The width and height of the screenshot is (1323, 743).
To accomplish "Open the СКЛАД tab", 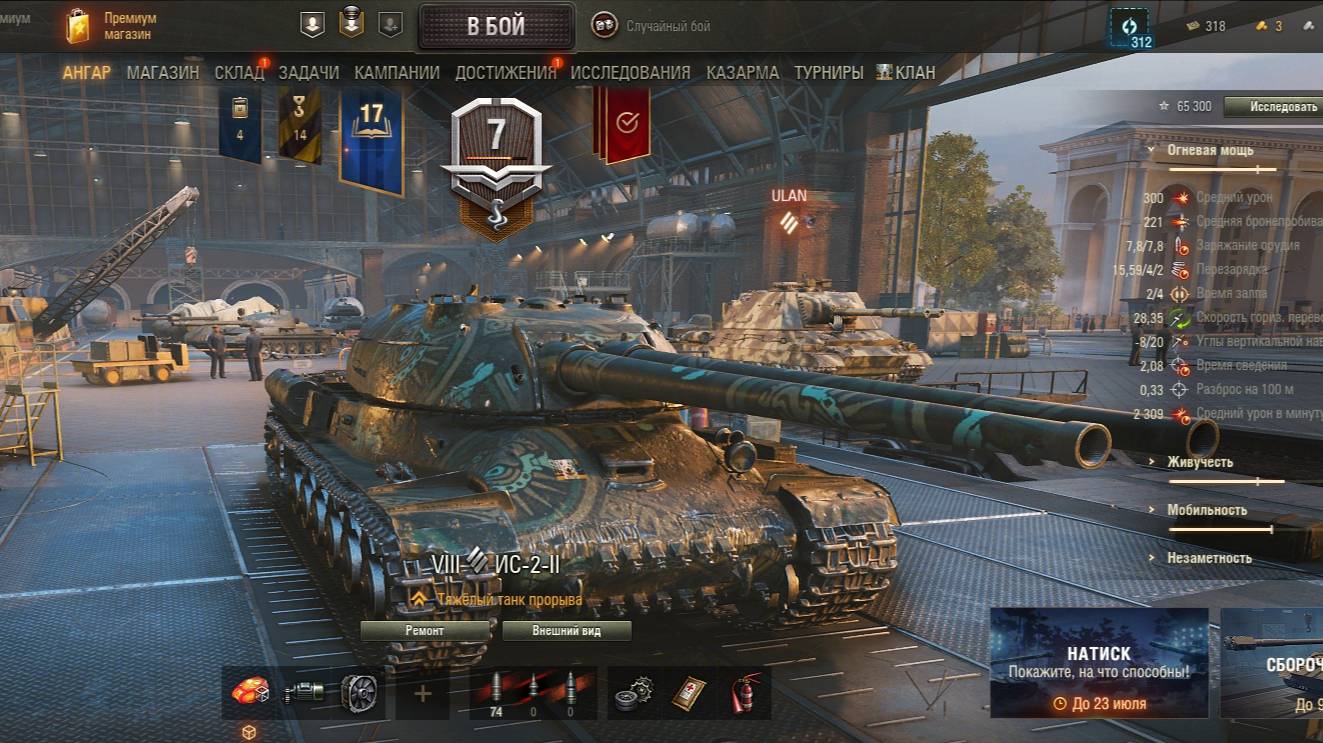I will [x=239, y=73].
